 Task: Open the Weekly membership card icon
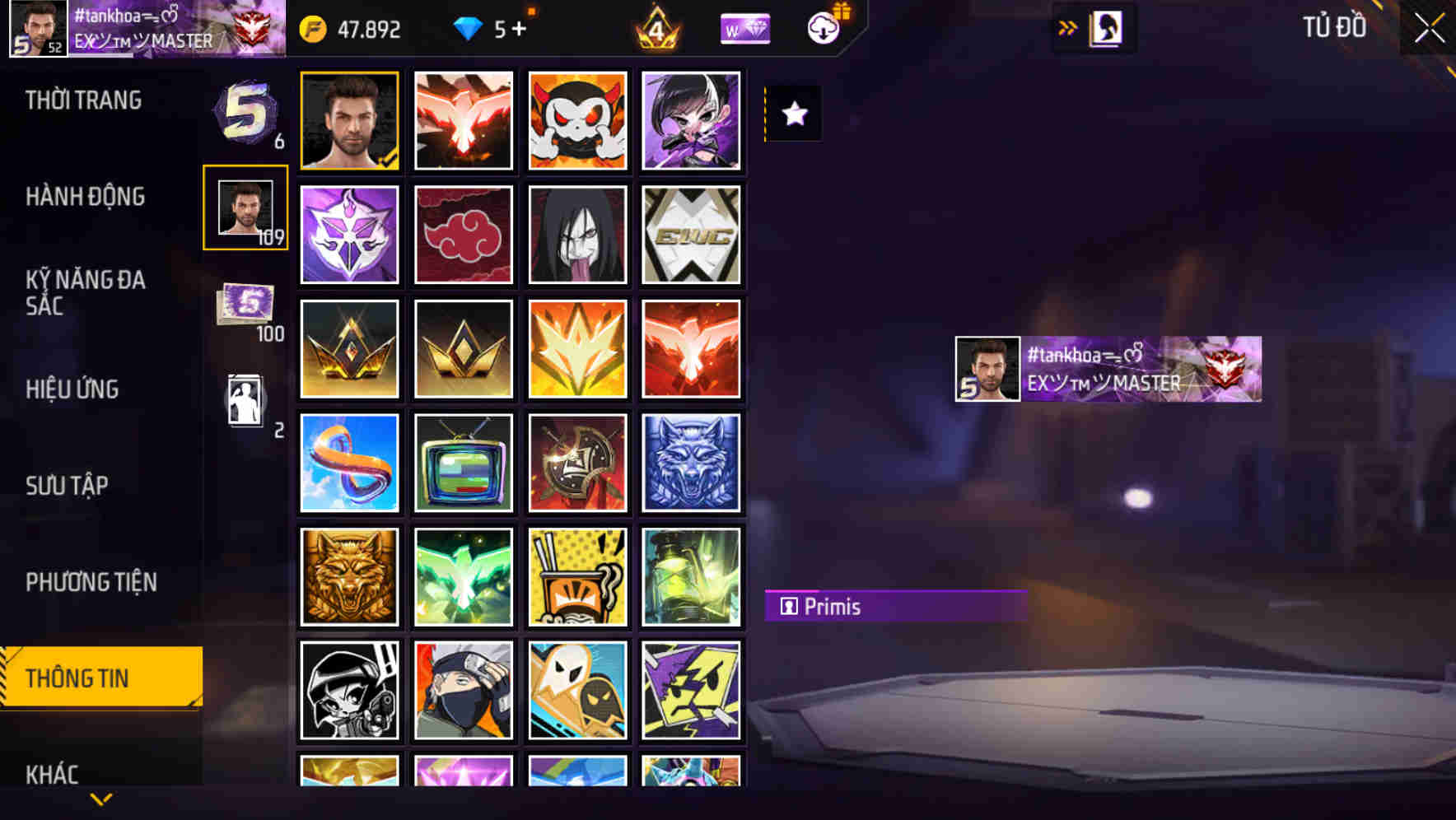[x=744, y=27]
